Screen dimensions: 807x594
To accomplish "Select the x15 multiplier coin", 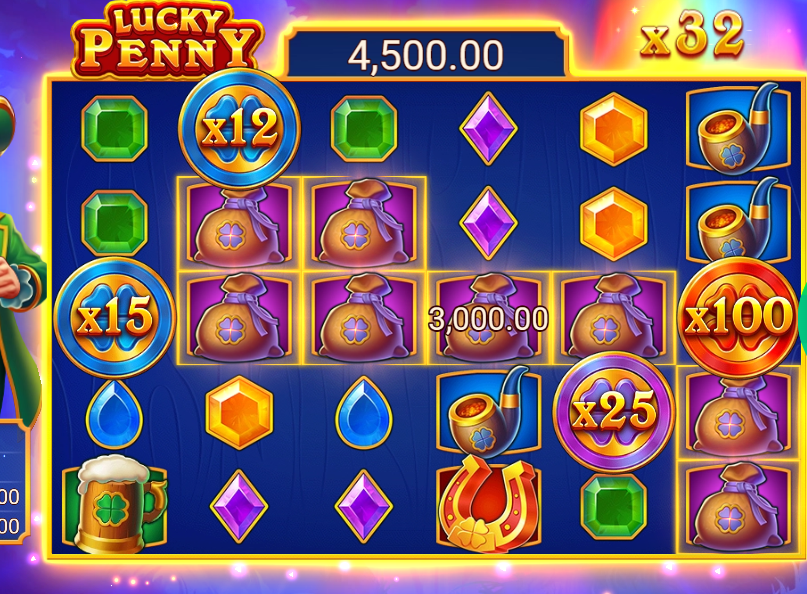I will [x=114, y=317].
